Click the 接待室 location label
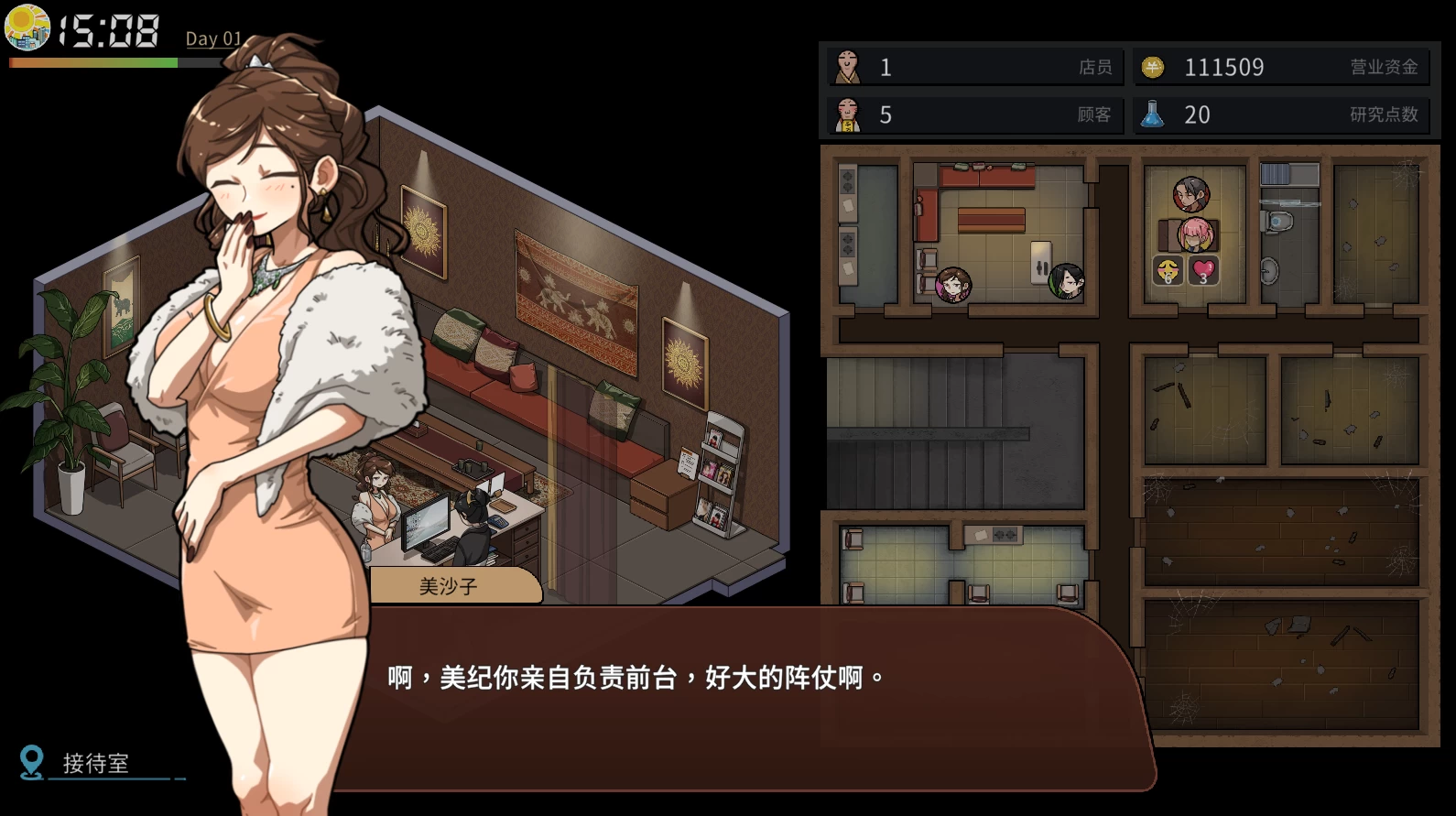Image resolution: width=1456 pixels, height=816 pixels. (94, 761)
